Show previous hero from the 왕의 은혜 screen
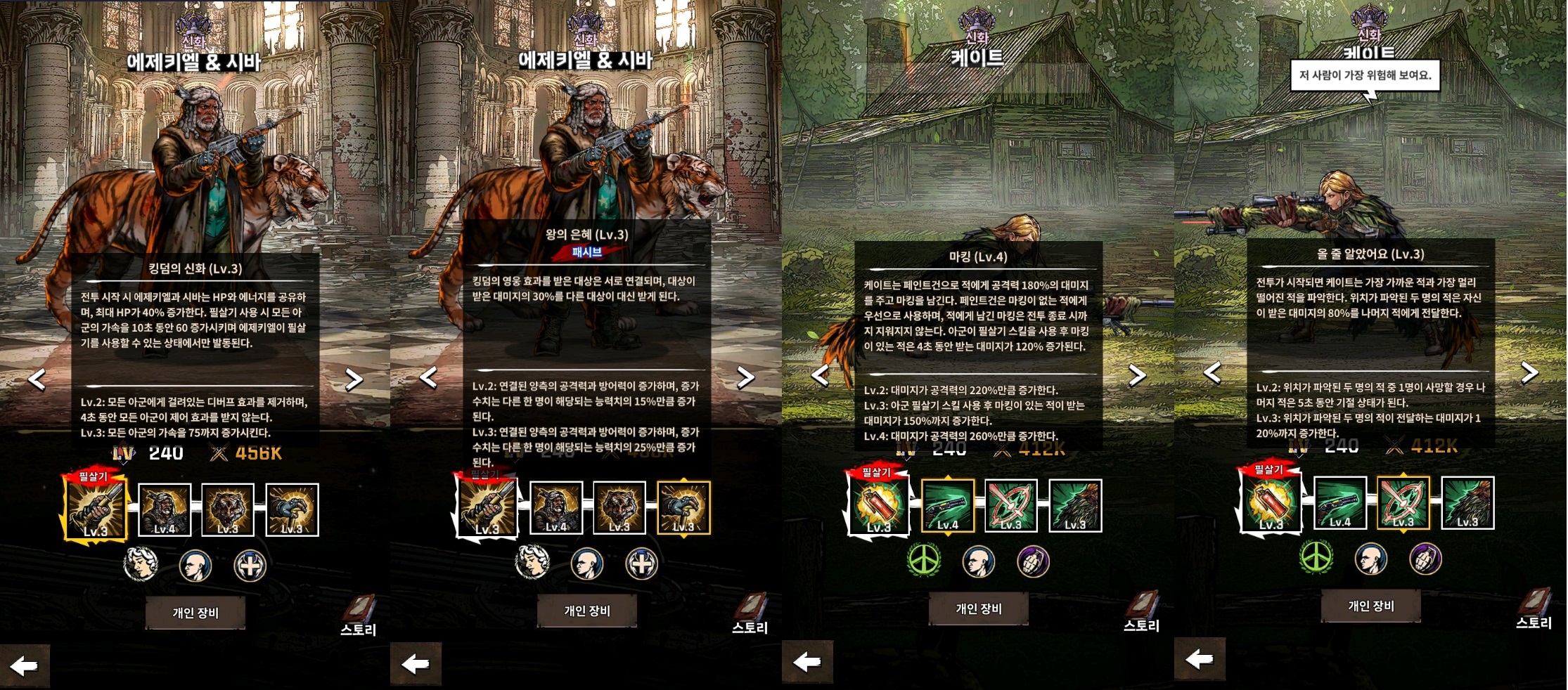Viewport: 1568px width, 690px height. coord(428,377)
